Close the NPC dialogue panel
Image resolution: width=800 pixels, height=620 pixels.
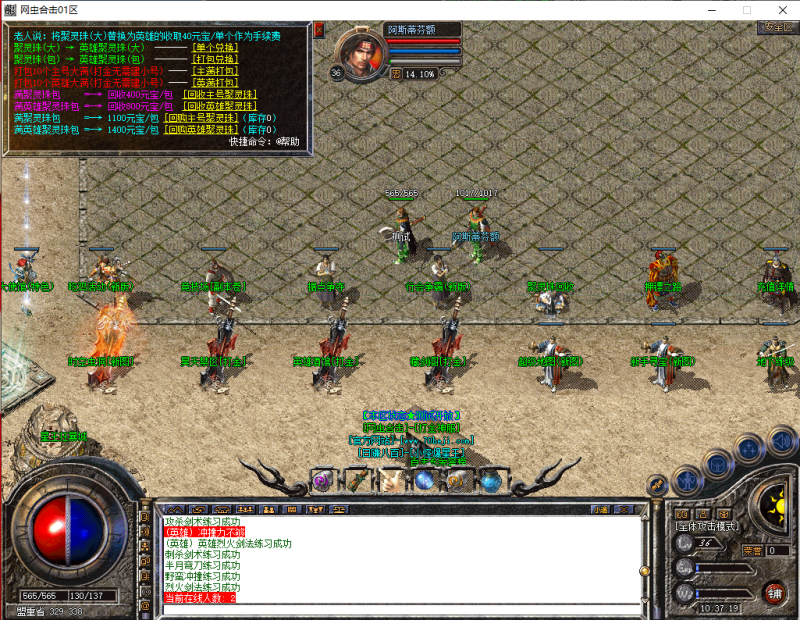(x=319, y=30)
